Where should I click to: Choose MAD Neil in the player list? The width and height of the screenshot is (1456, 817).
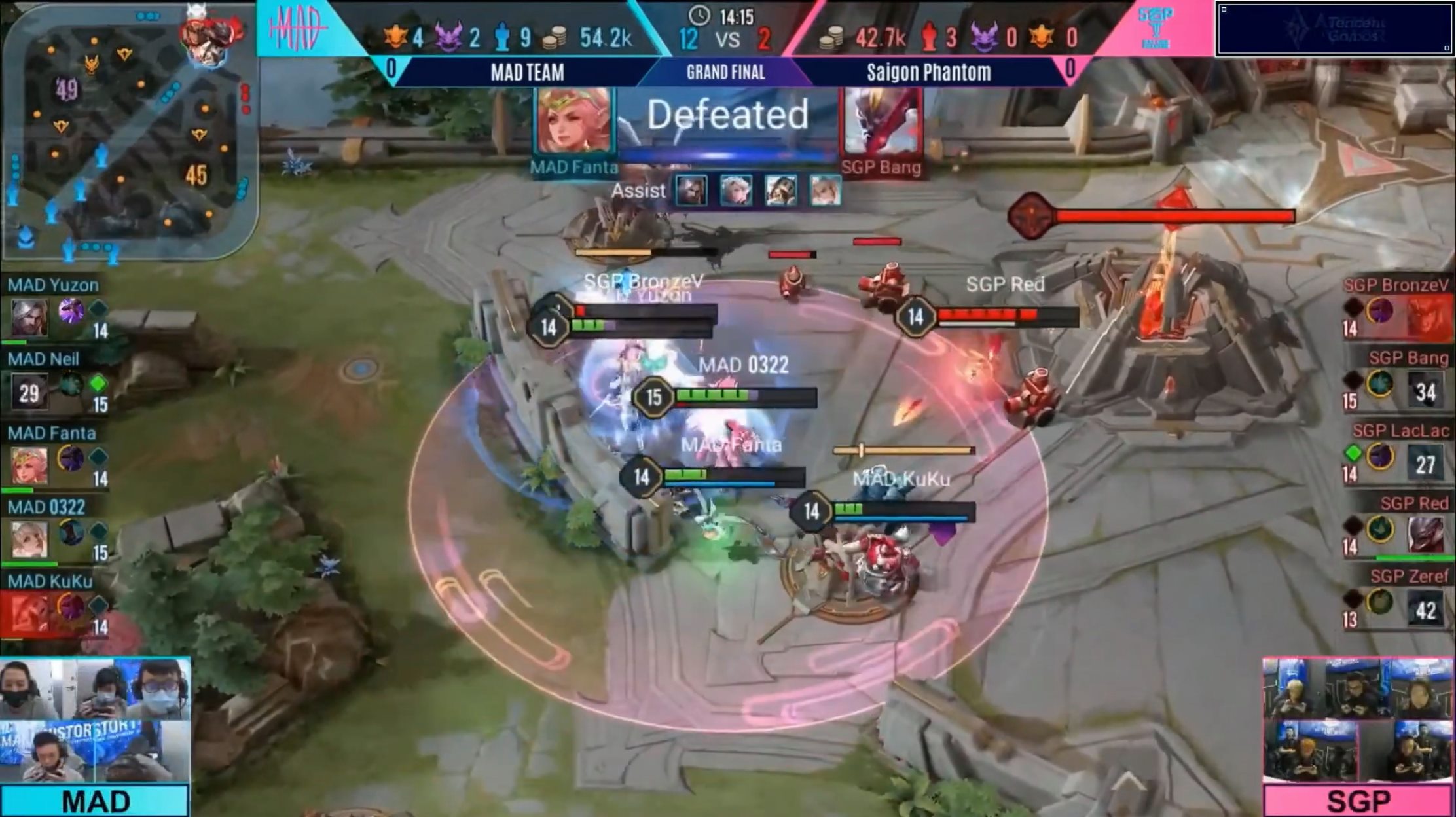click(x=43, y=359)
